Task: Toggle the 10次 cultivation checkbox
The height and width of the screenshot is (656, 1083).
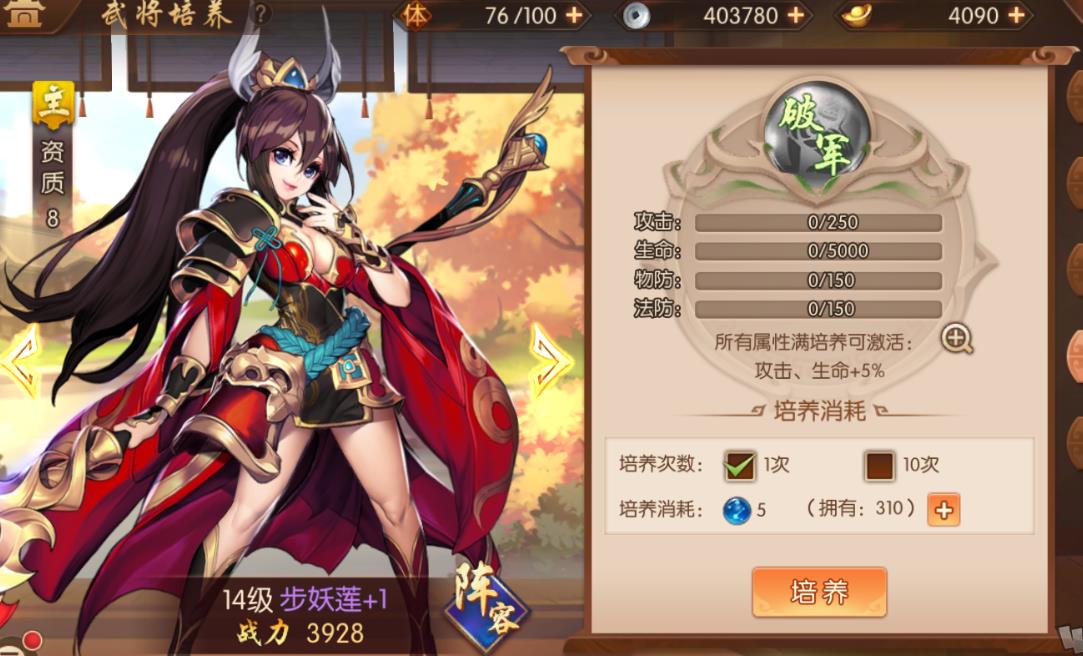Action: 880,465
